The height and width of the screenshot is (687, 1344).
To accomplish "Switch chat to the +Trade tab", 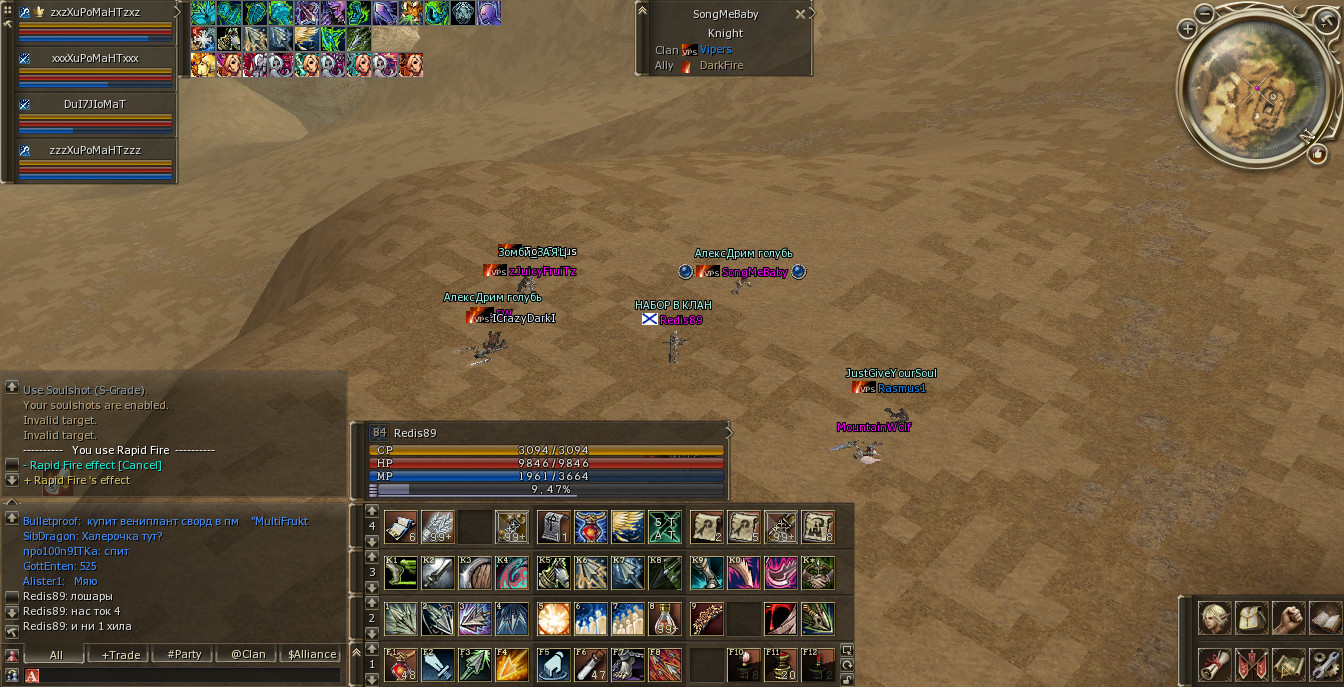I will [120, 655].
